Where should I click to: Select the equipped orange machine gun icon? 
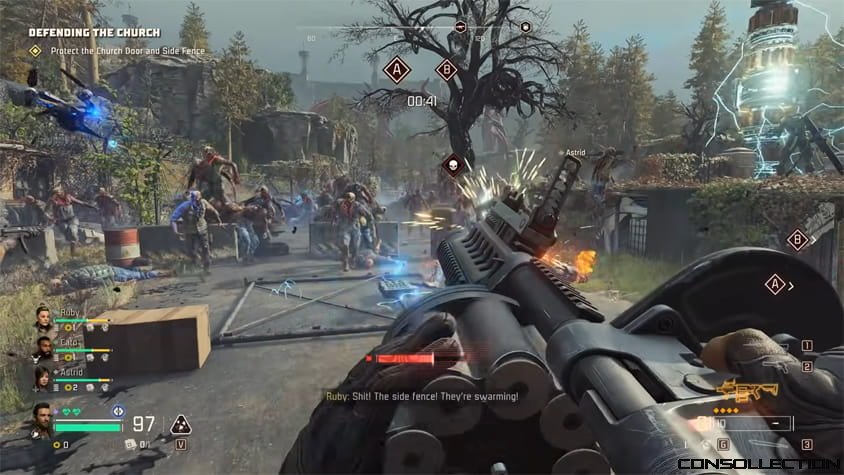click(x=735, y=391)
